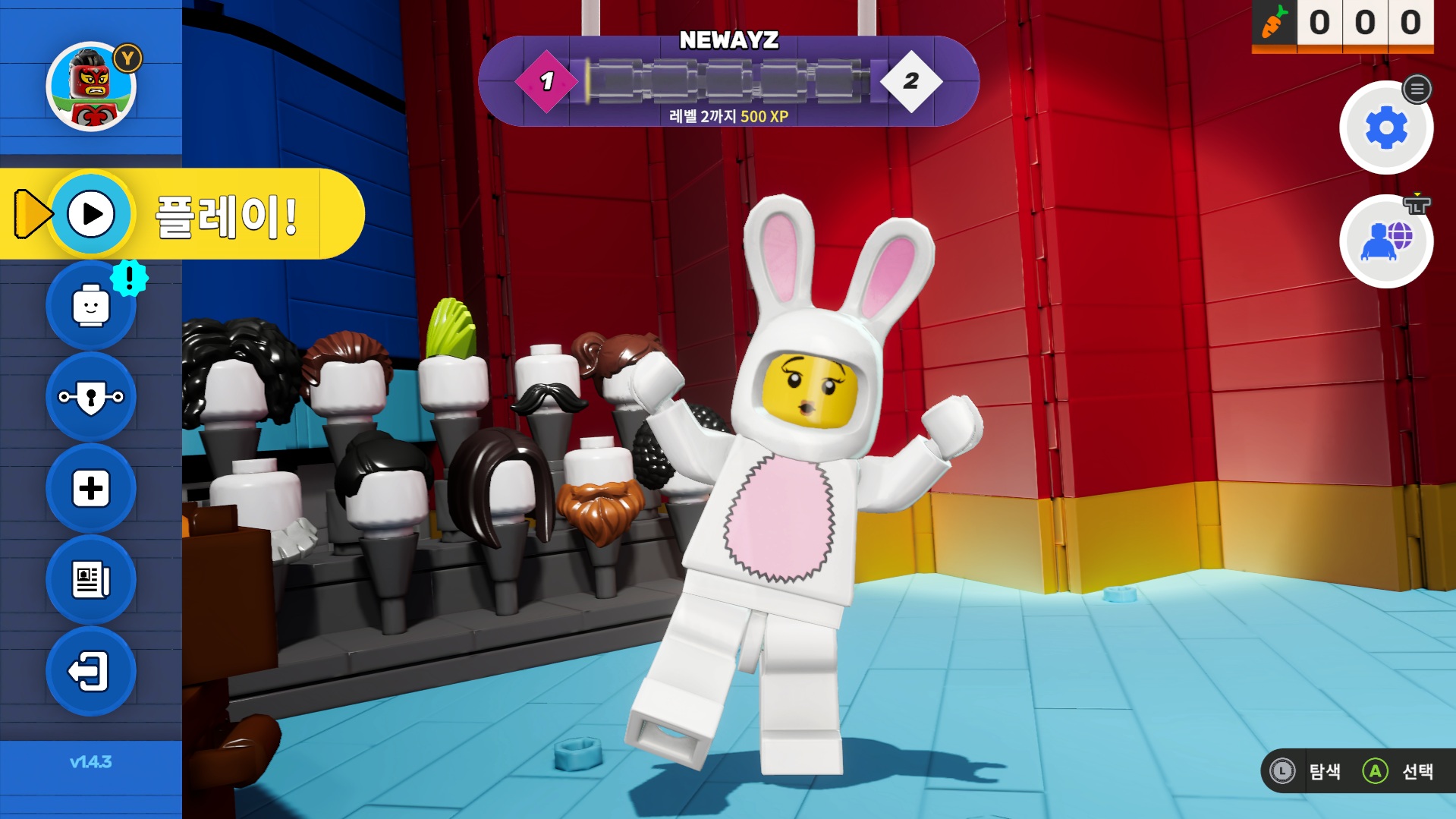Choose the exit door button
The image size is (1456, 819).
(x=91, y=672)
